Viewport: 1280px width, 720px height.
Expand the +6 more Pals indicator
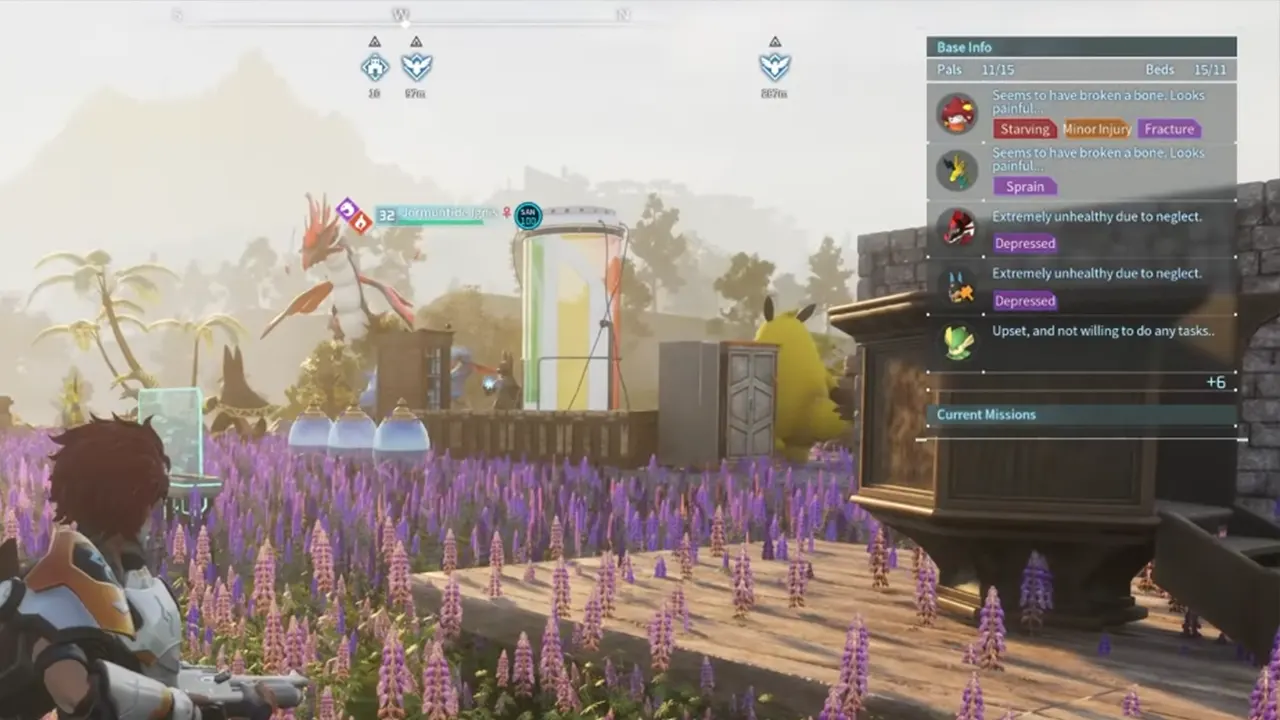click(x=1215, y=383)
